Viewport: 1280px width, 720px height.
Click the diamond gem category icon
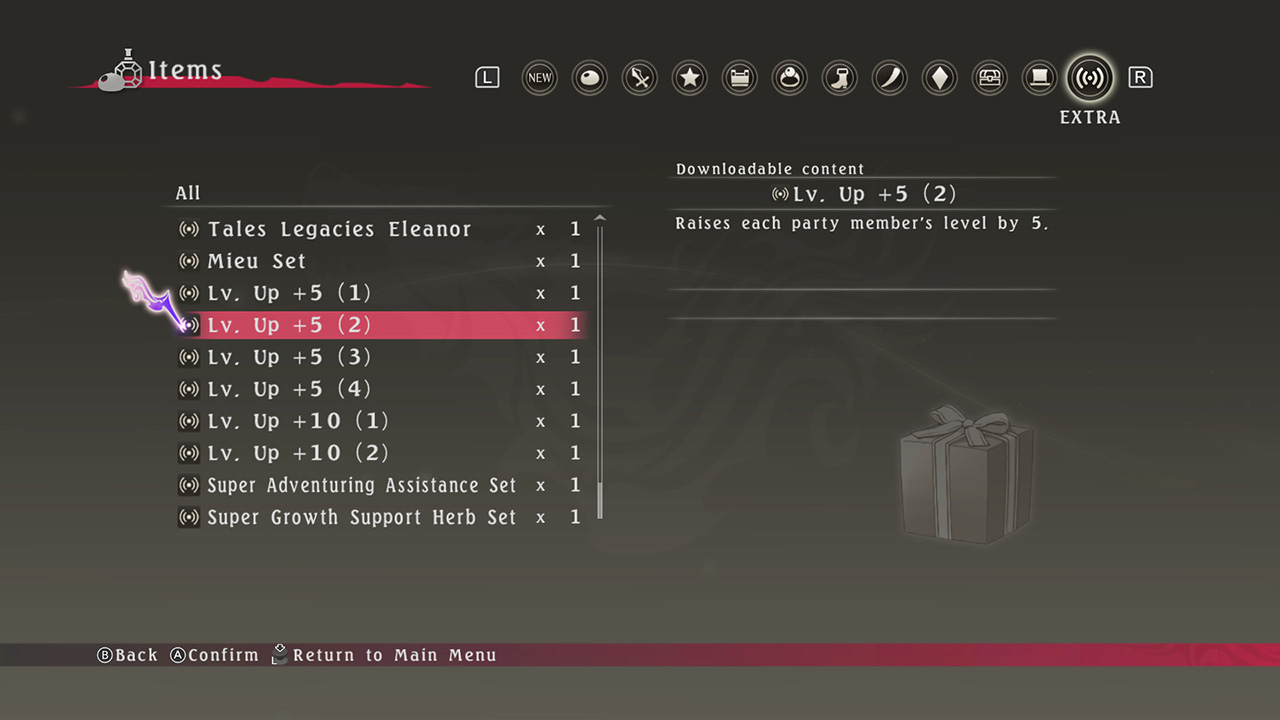coord(939,77)
